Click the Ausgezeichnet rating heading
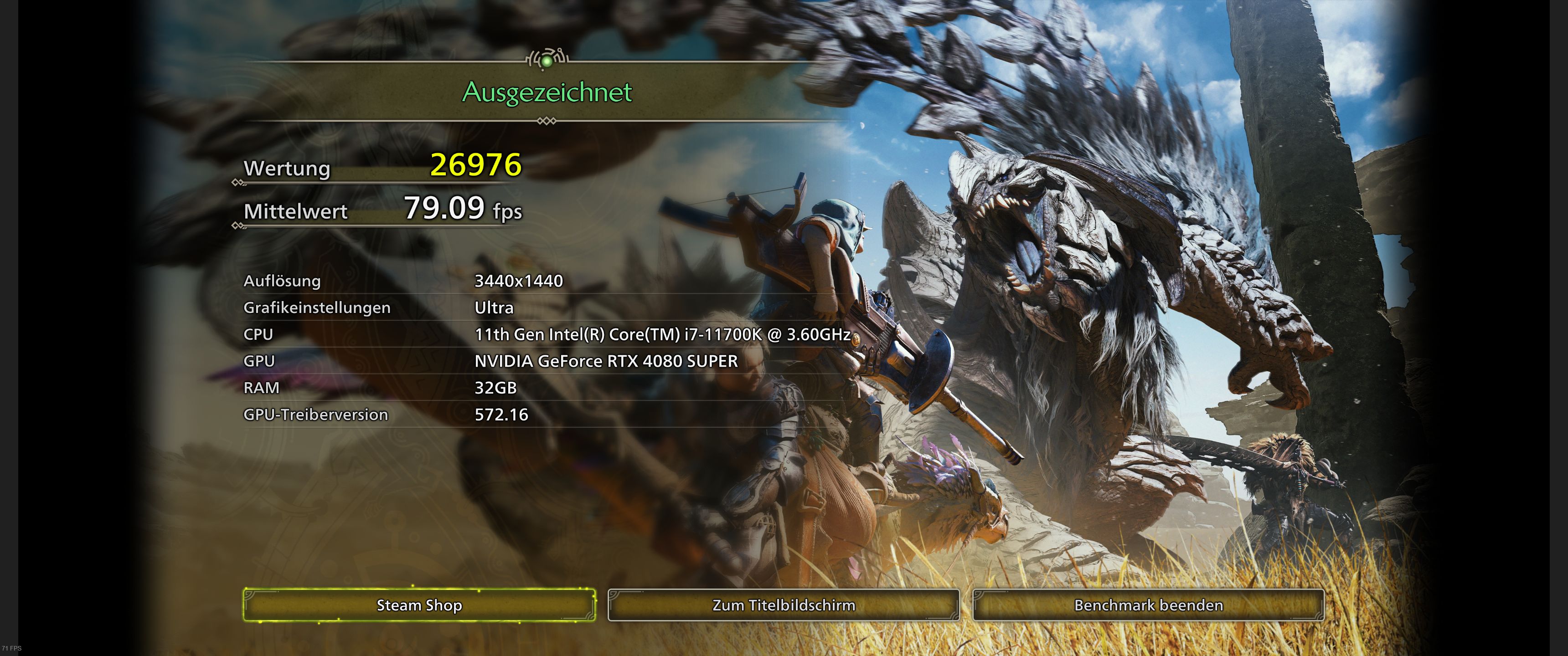The height and width of the screenshot is (656, 1568). [x=548, y=92]
